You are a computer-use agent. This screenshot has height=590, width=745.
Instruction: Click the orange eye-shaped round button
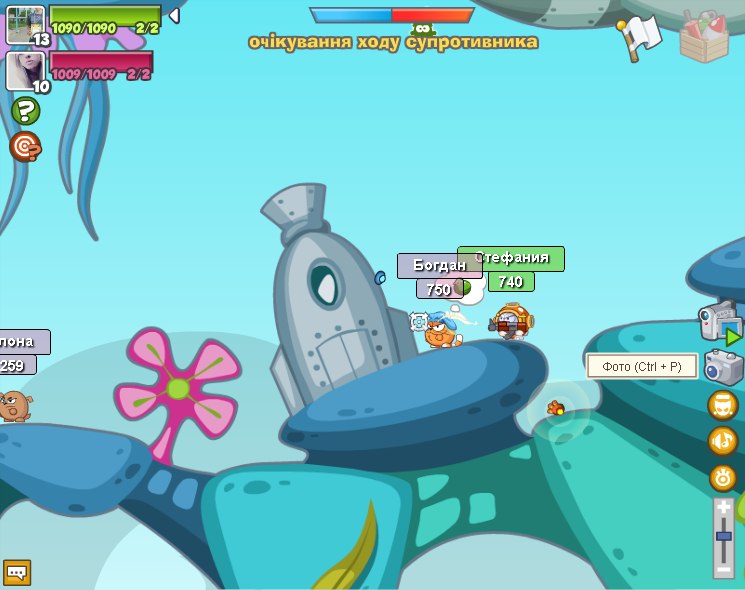click(x=722, y=477)
